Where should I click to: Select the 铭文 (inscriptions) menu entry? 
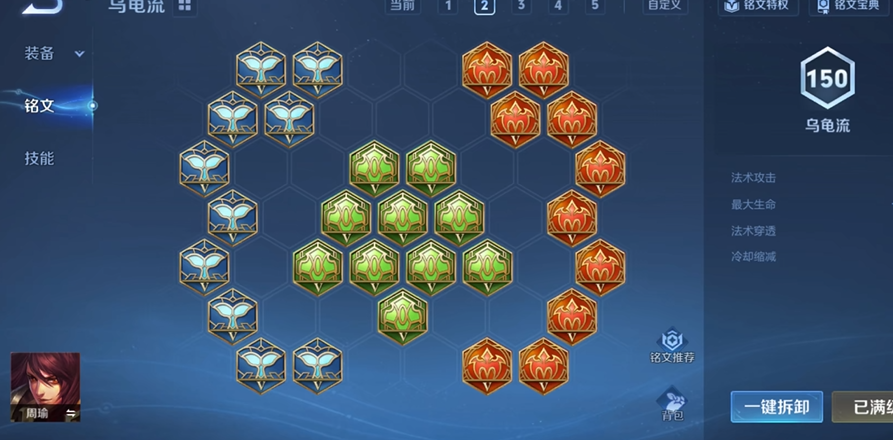[40, 105]
